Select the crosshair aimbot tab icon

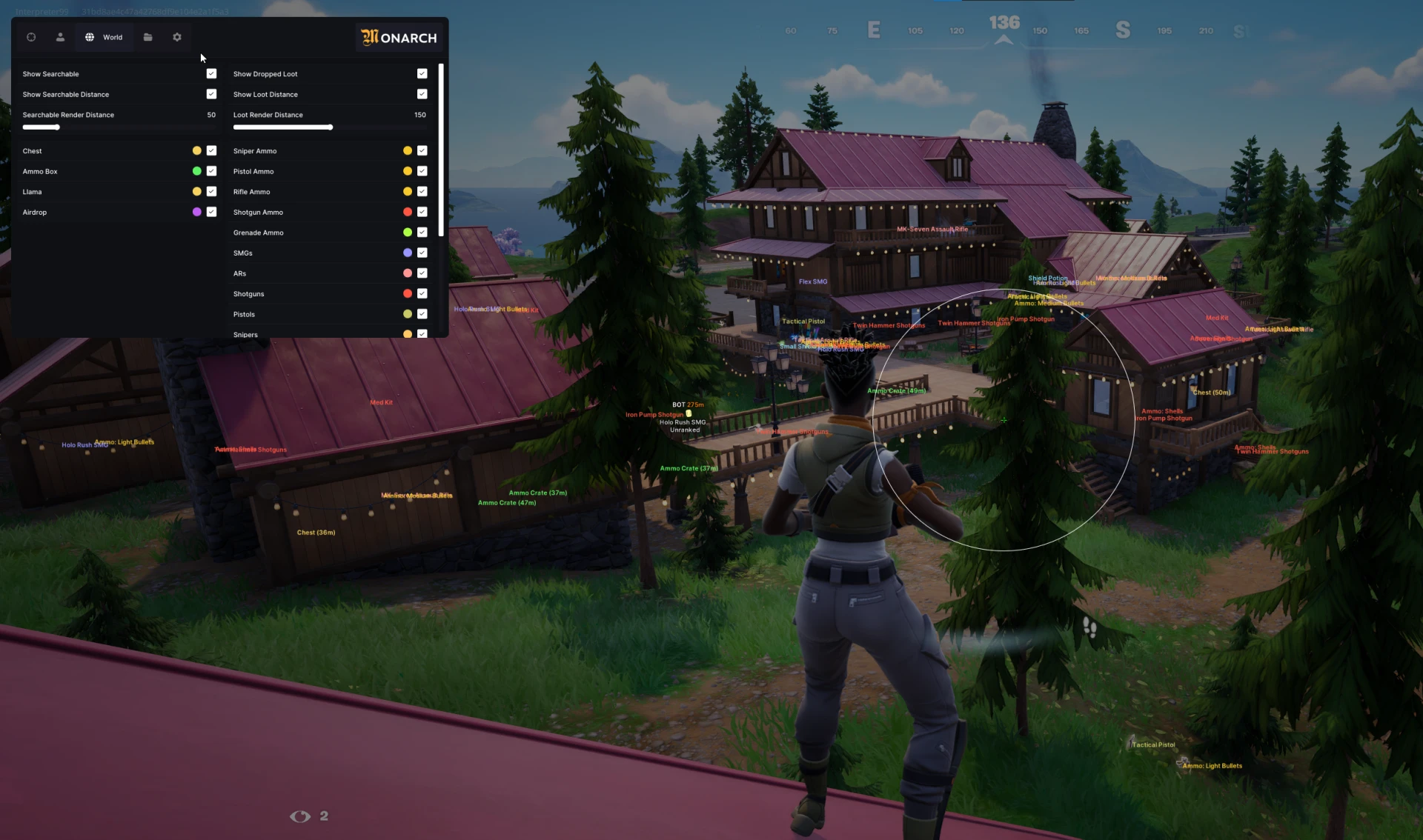31,37
